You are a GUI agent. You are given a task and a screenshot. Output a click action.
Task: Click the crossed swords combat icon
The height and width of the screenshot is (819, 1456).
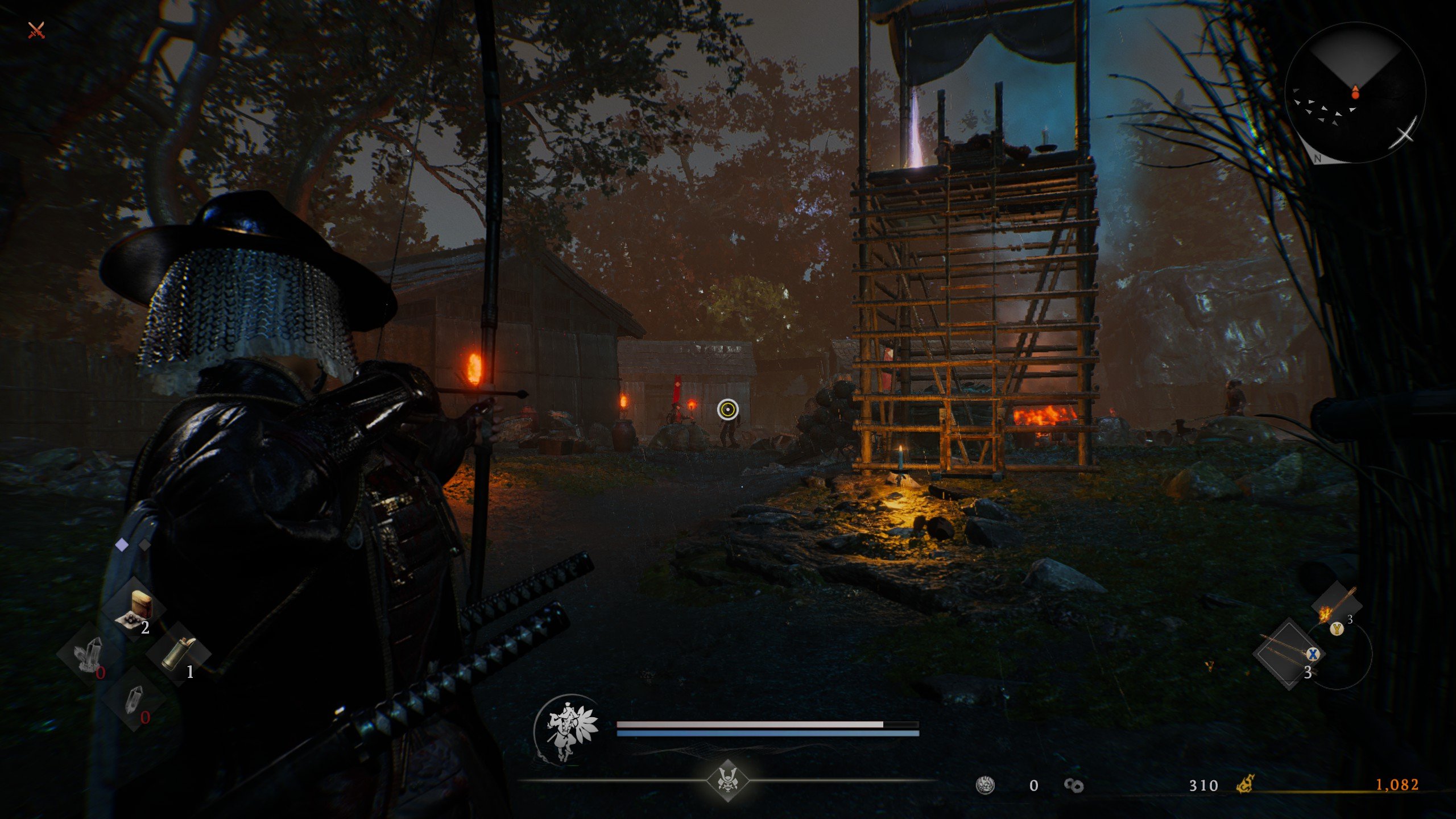[36, 30]
